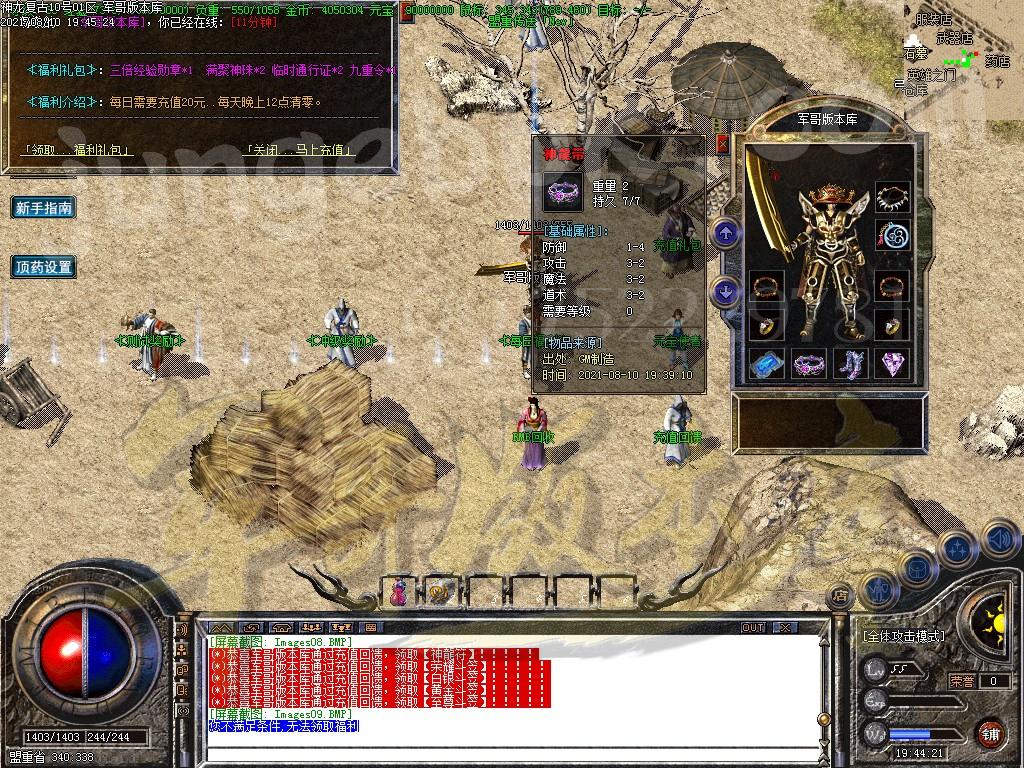The image size is (1024, 768).
Task: Open the 铺 stall button
Action: [x=990, y=732]
